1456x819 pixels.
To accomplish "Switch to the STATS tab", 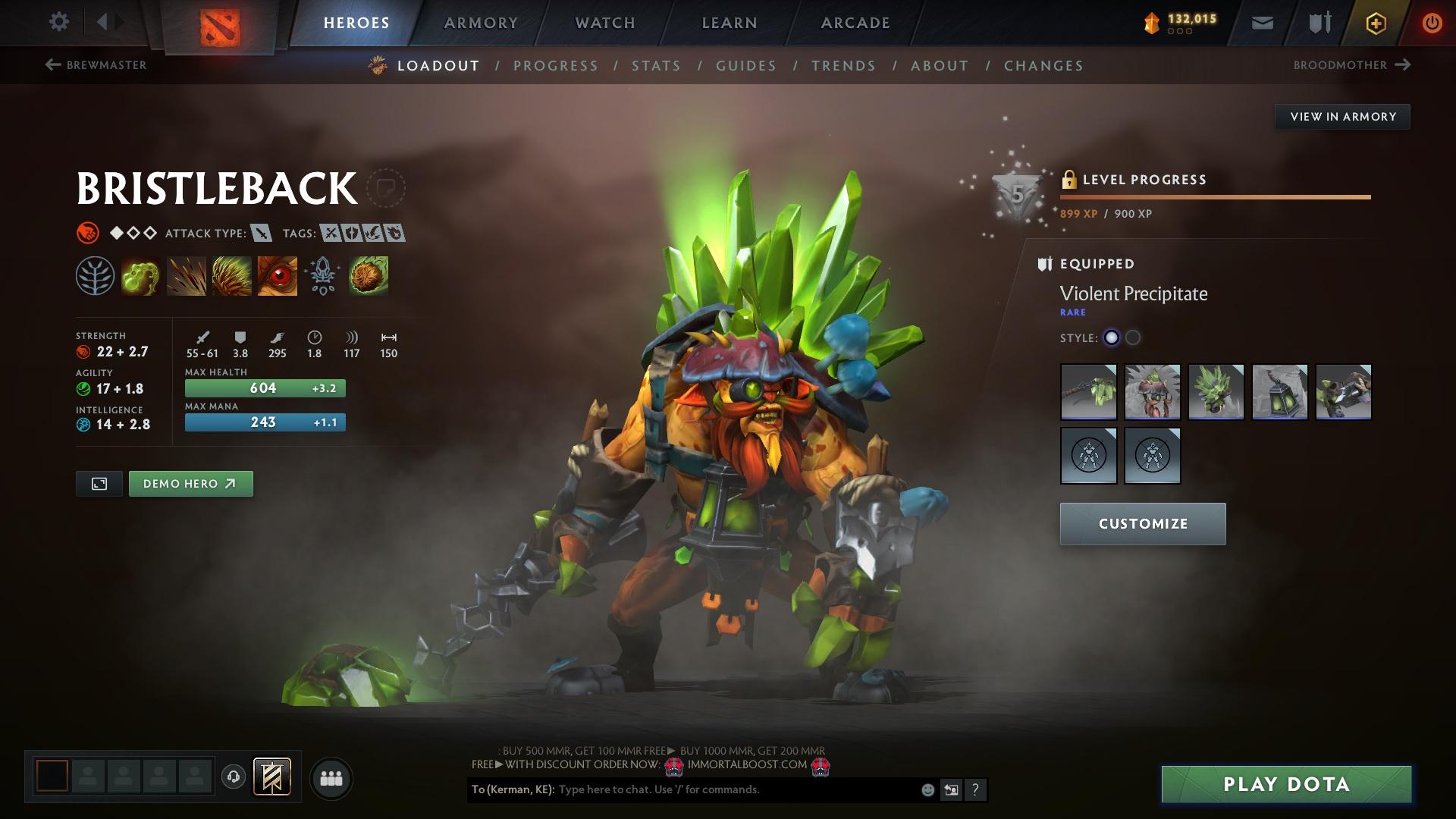I will [x=657, y=66].
